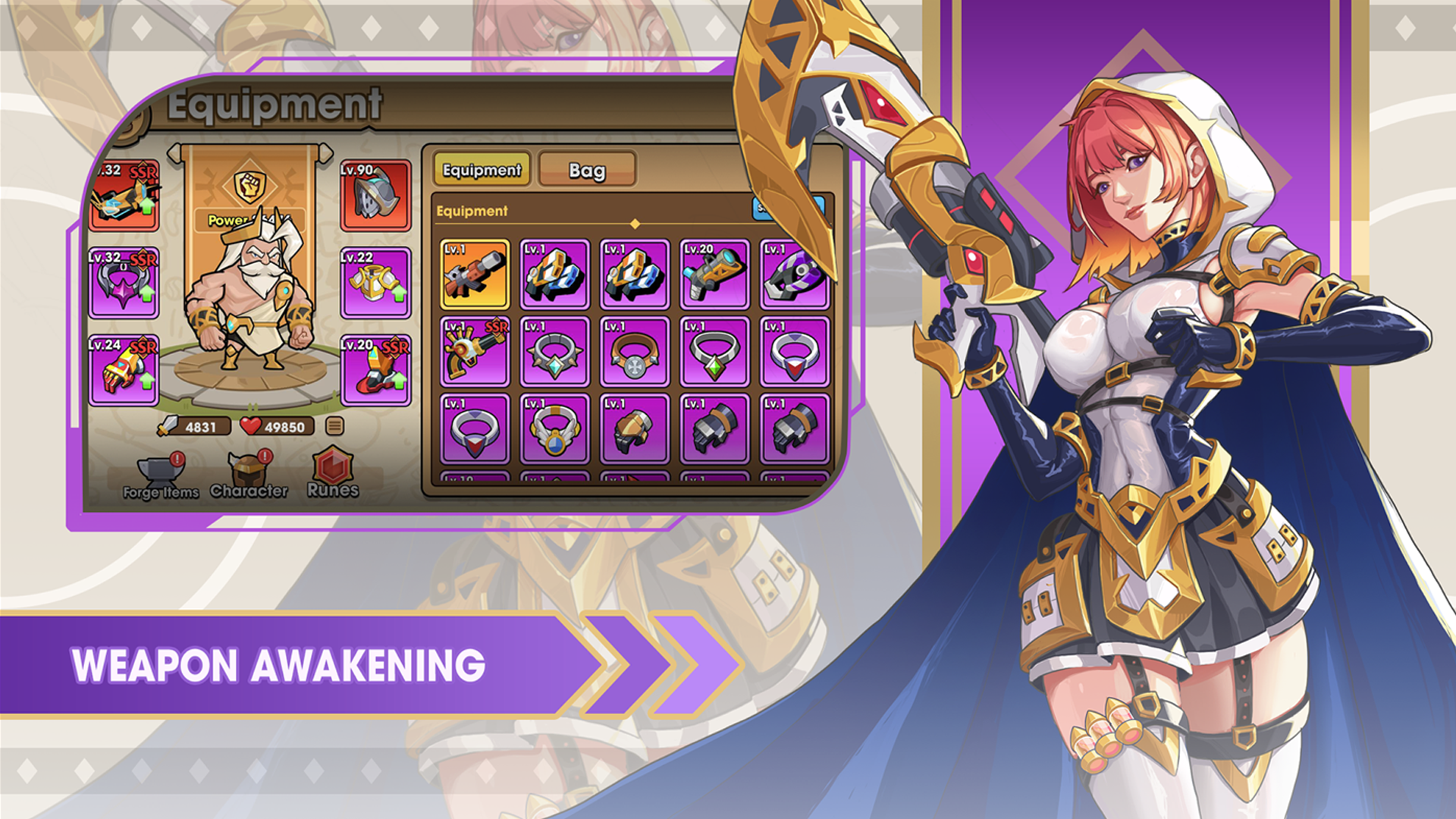Select the Equipment tab
This screenshot has width=1456, height=819.
pyautogui.click(x=482, y=170)
